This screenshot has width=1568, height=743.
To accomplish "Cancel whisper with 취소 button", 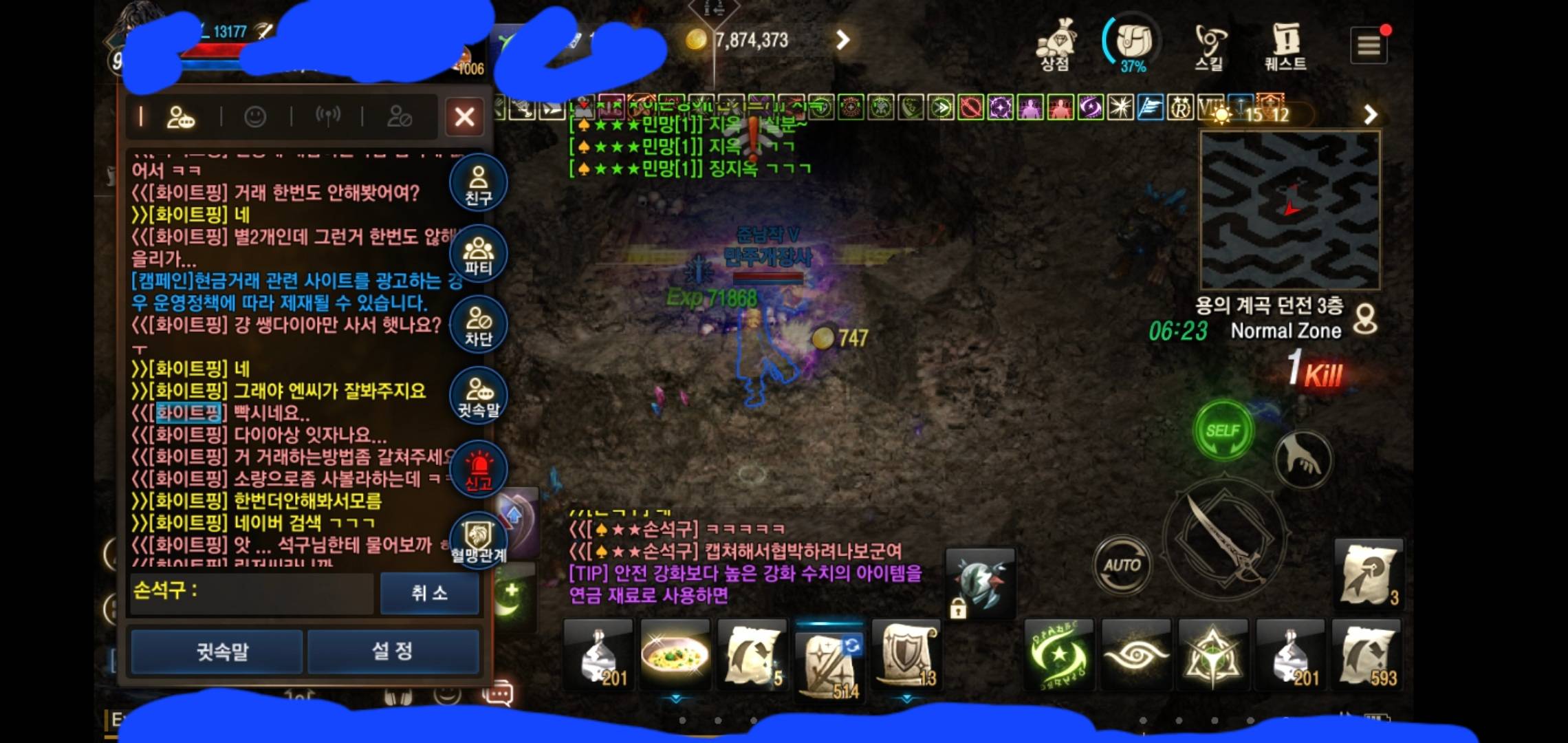I will (x=429, y=592).
